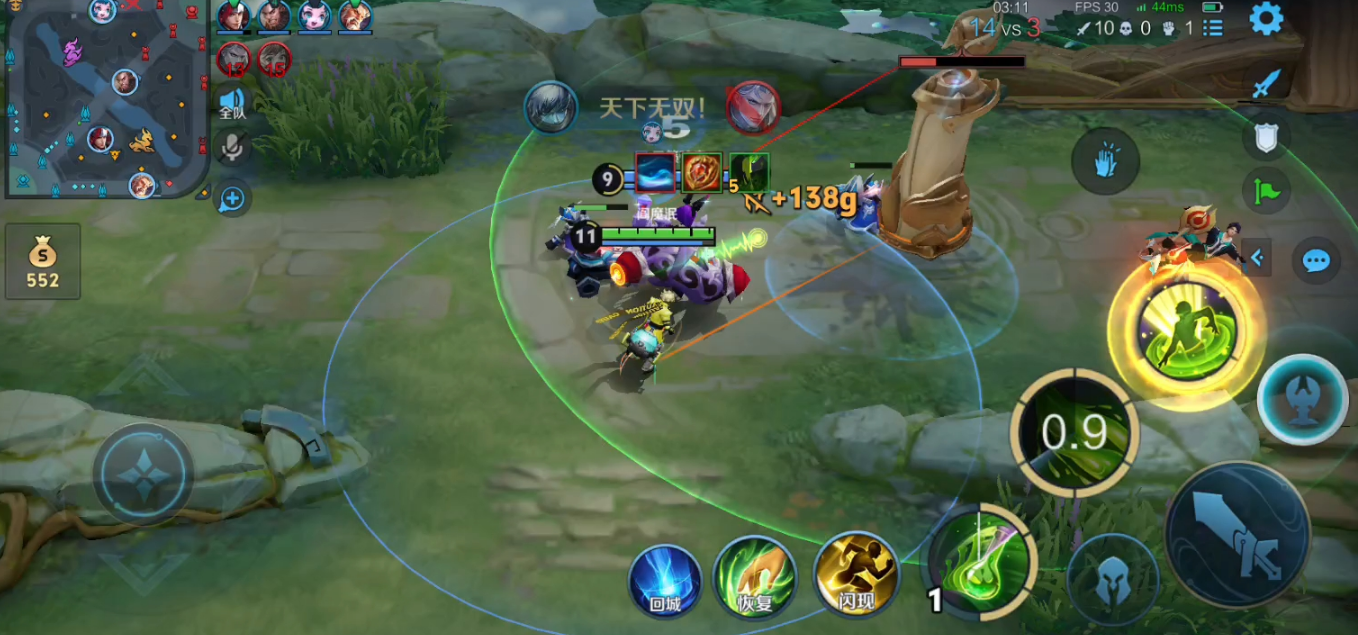
Task: Activate the glowing green ultimate skill
Action: 1187,330
